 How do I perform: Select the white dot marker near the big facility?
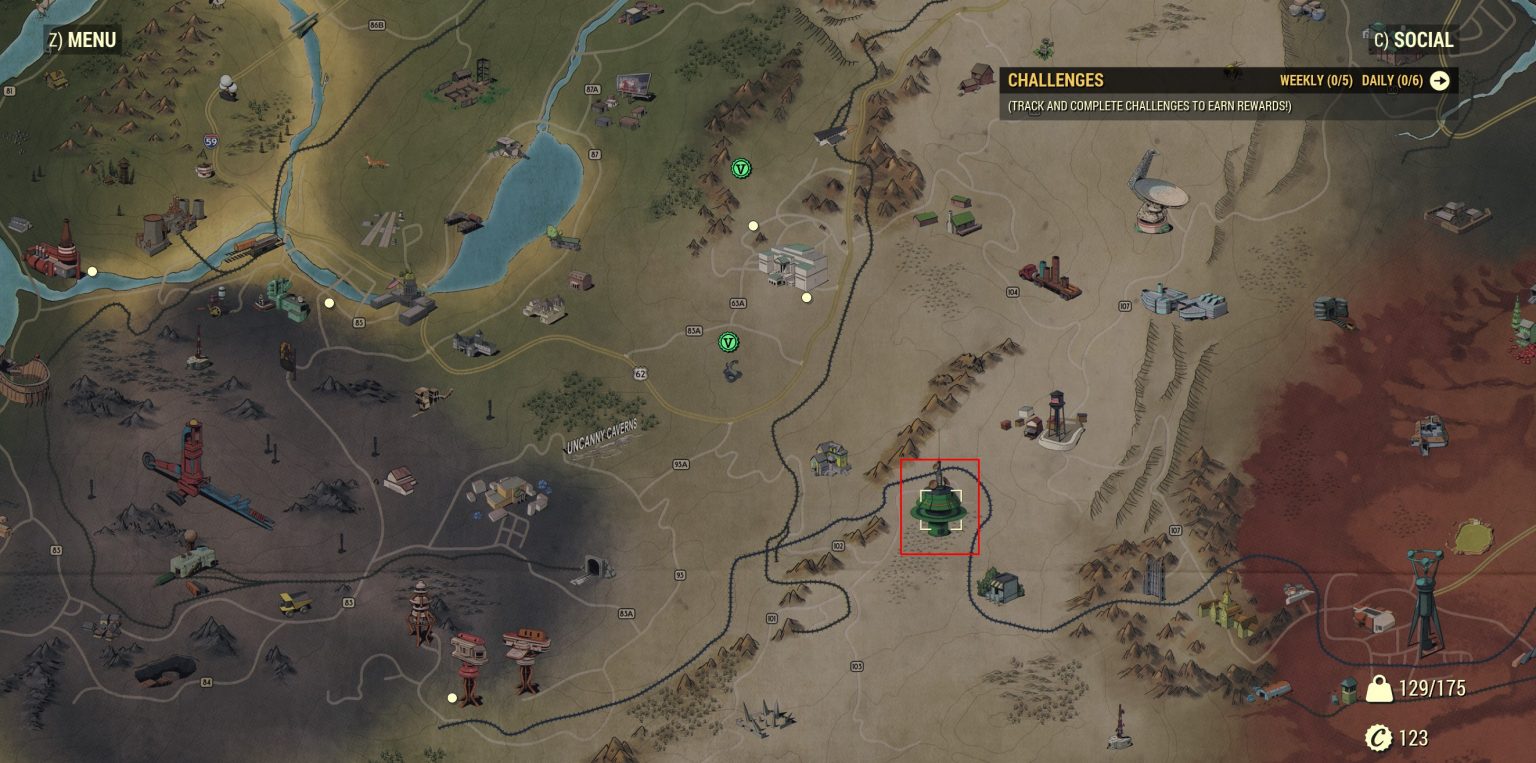click(806, 296)
